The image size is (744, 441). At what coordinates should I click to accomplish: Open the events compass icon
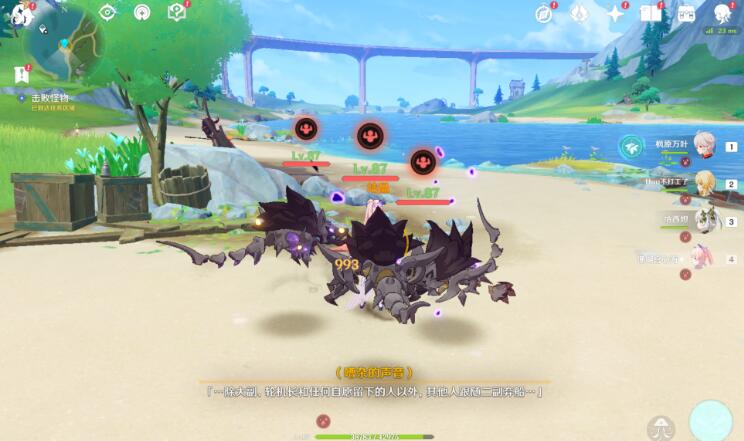pyautogui.click(x=544, y=13)
